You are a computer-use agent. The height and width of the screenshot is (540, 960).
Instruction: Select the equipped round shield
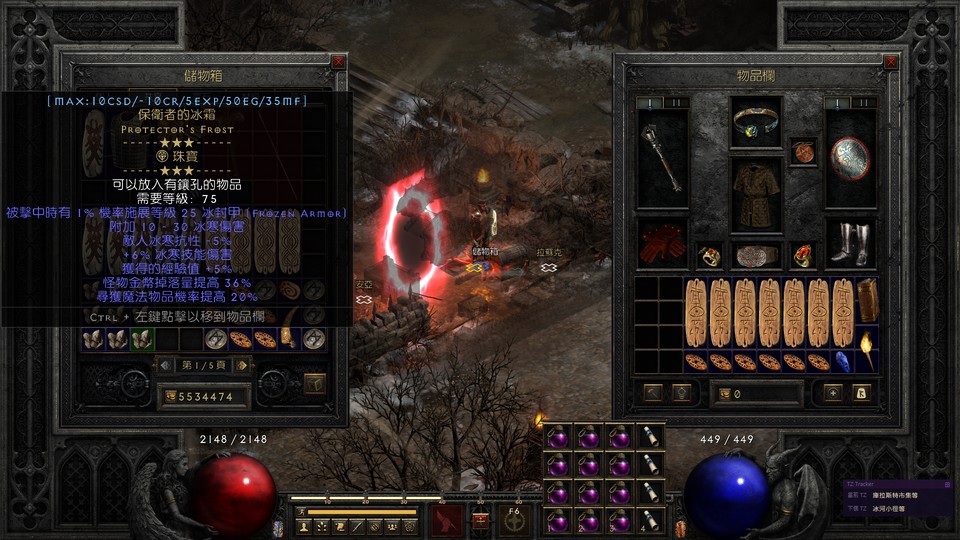(850, 158)
